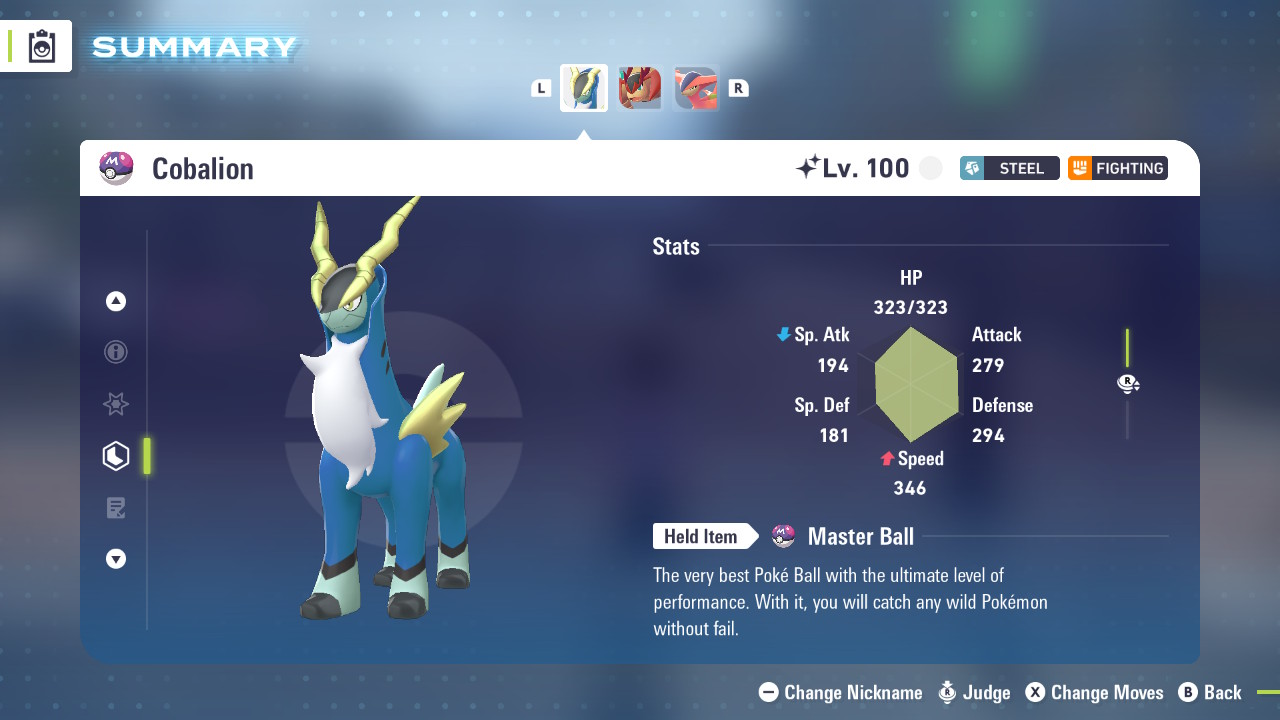Open the notes/memo page tab

pos(116,508)
